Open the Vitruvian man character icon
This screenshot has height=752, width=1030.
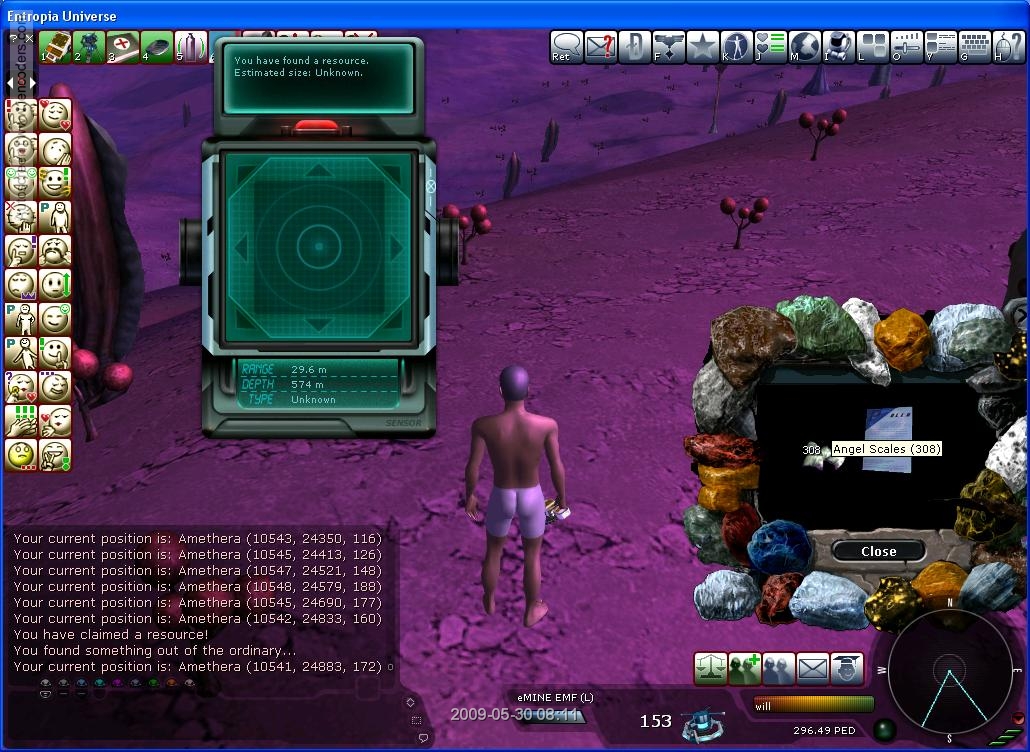[737, 46]
